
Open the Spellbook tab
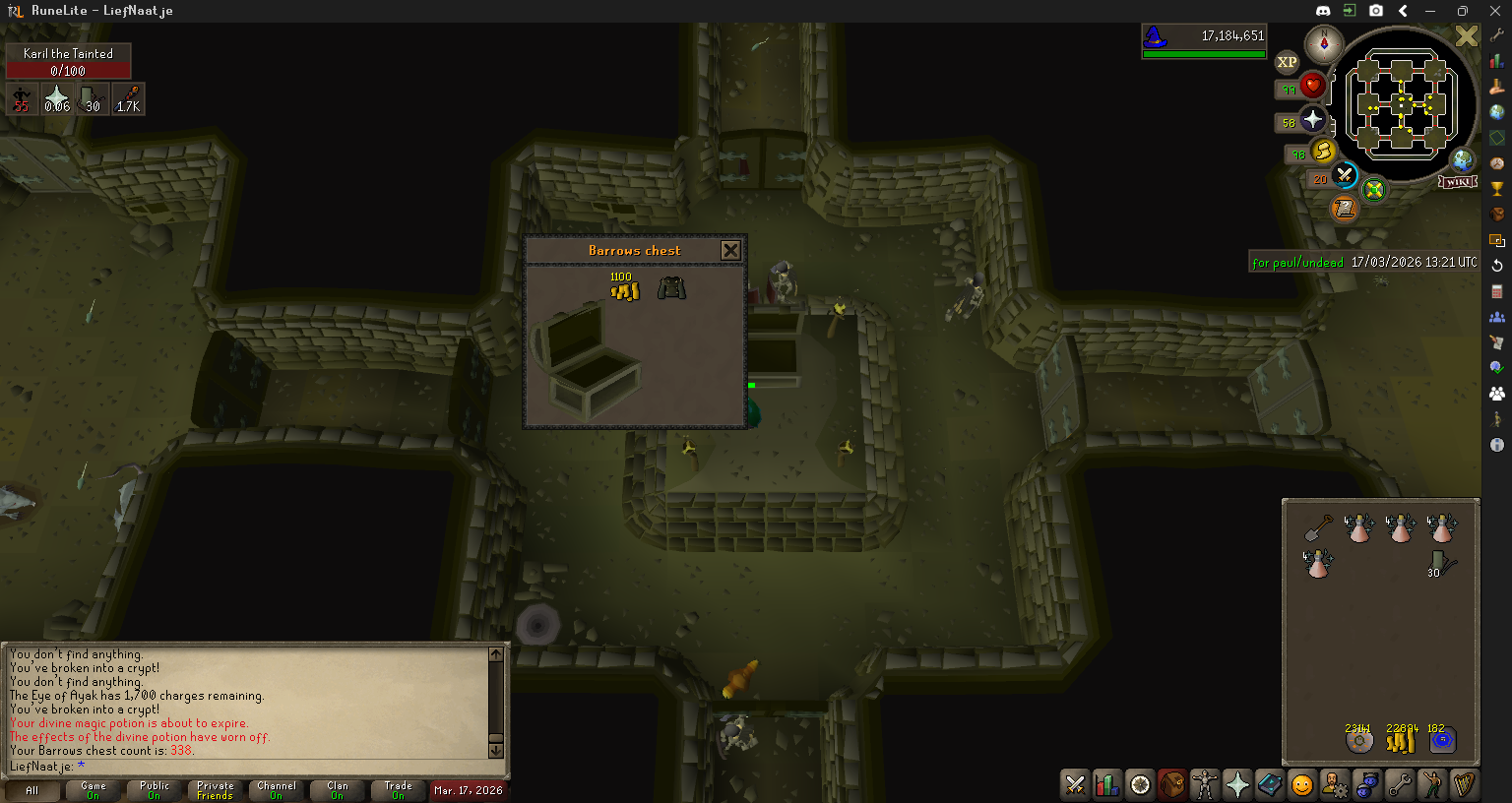pos(1270,784)
